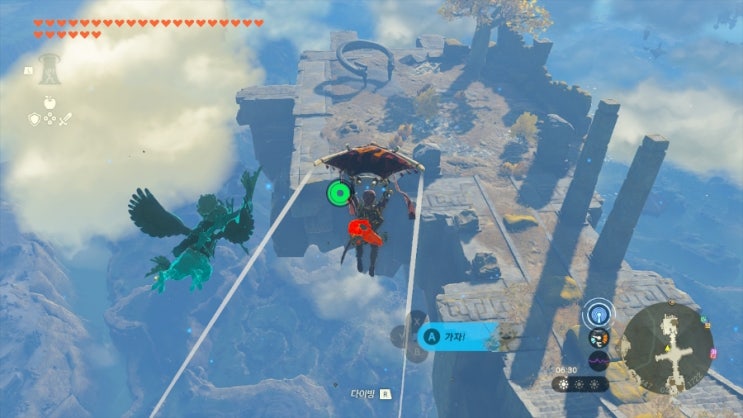The image size is (743, 418).
Task: Activate the tower ability icon
Action: [x=48, y=68]
